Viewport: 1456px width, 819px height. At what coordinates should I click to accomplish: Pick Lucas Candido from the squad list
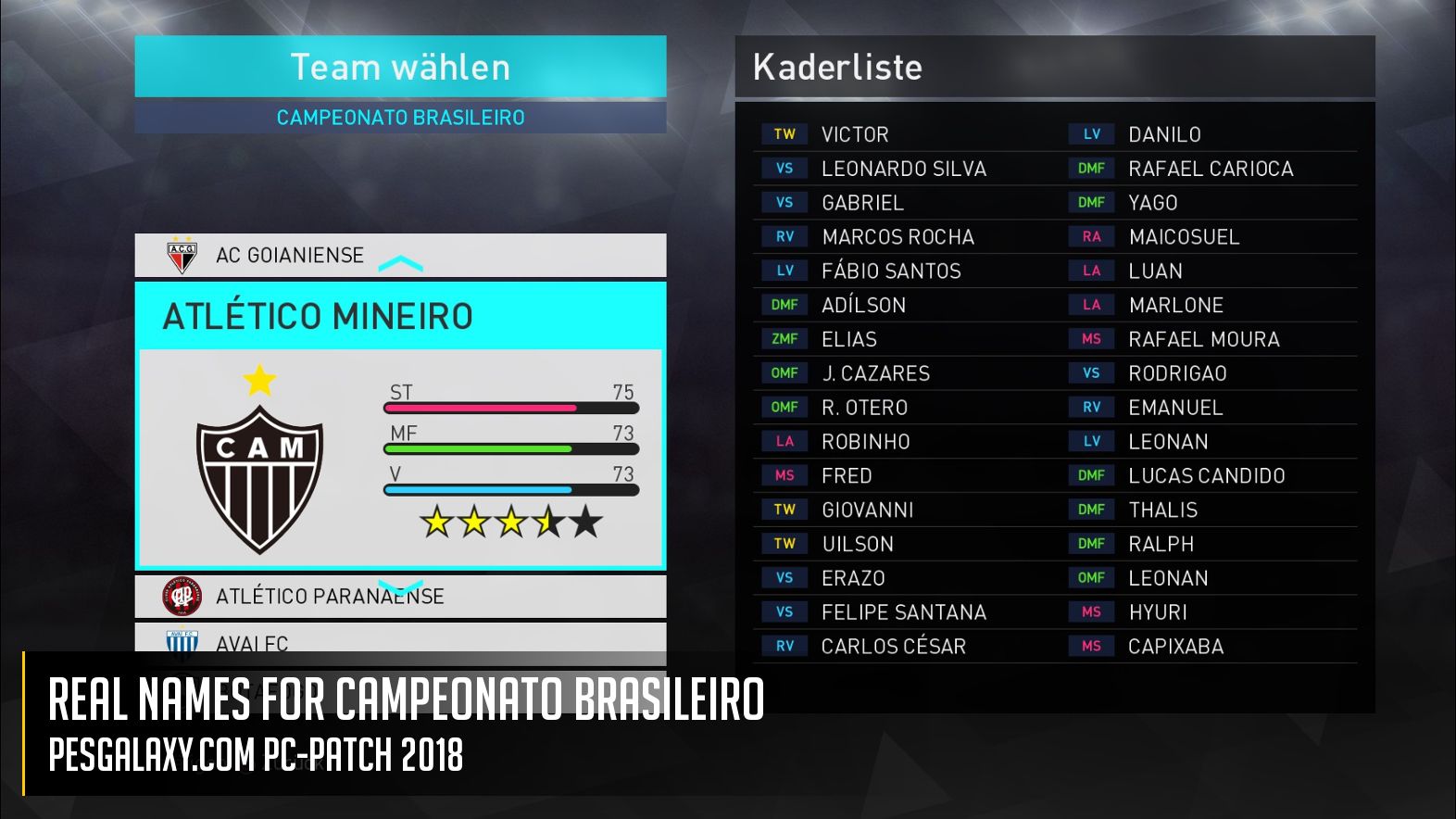coord(1206,476)
